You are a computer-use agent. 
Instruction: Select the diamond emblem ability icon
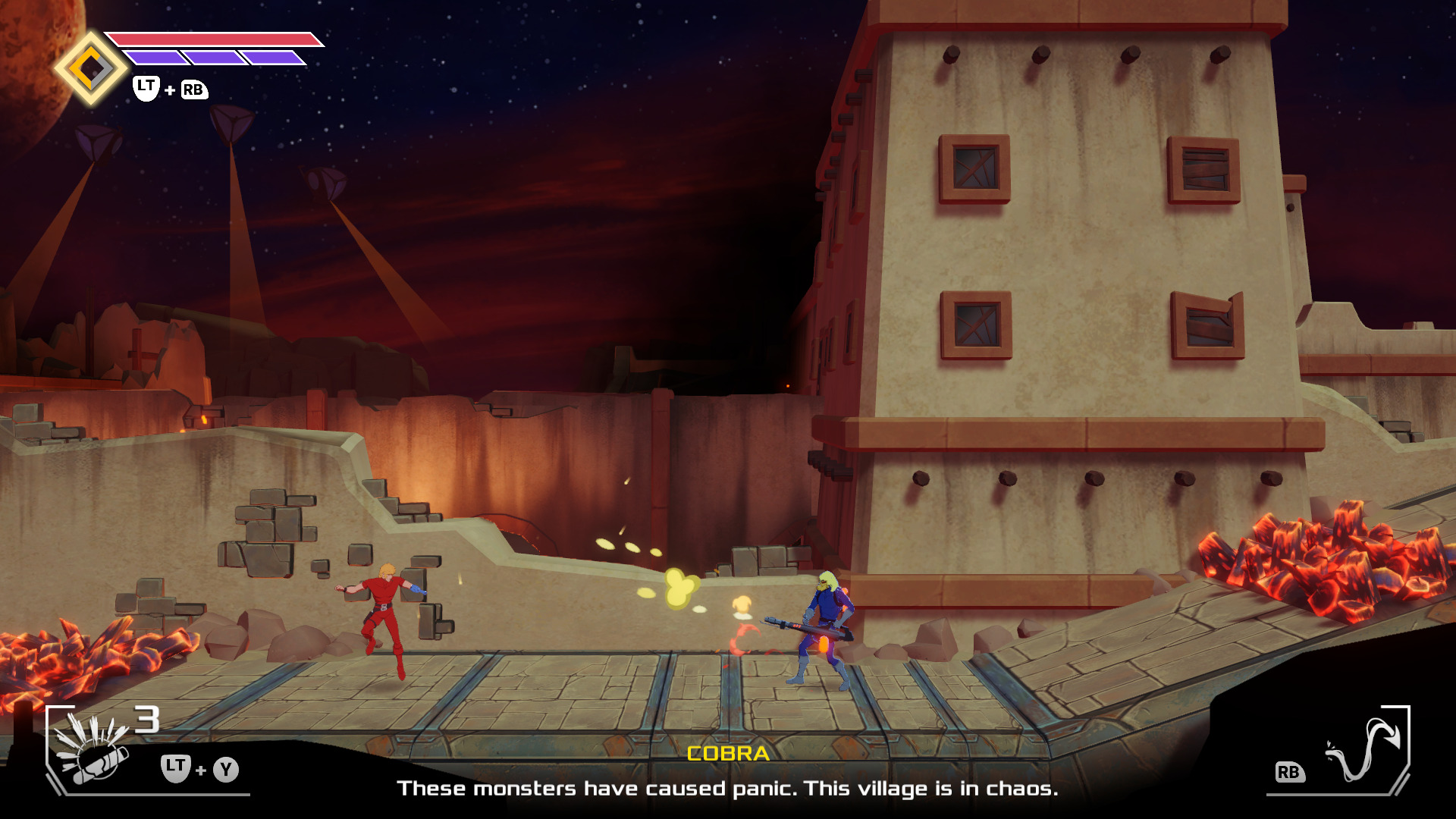(91, 69)
